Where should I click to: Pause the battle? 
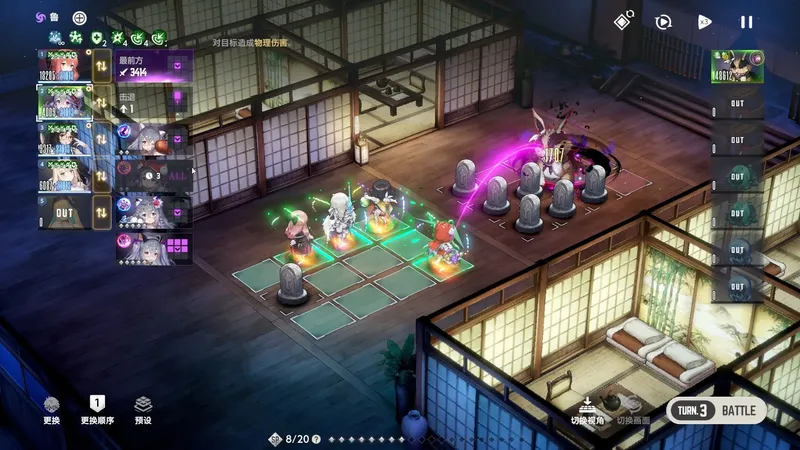pos(746,21)
